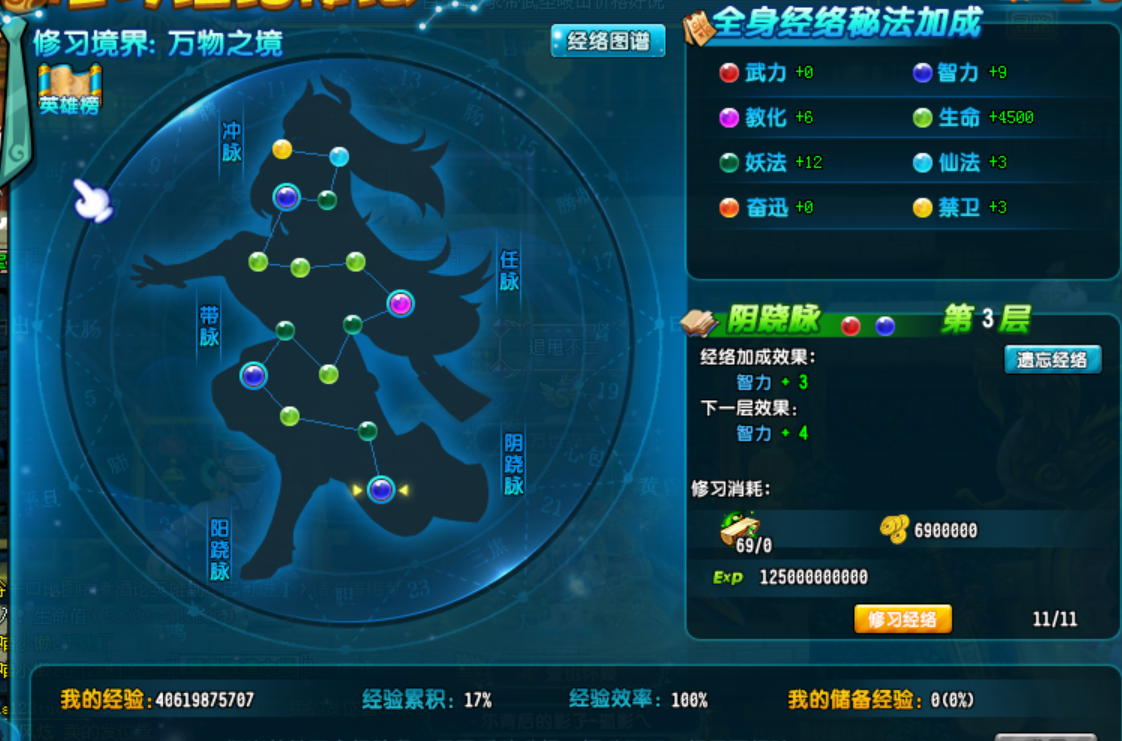Click the 遗忘经络 forget meridian button
This screenshot has height=741, width=1122.
pos(1052,360)
